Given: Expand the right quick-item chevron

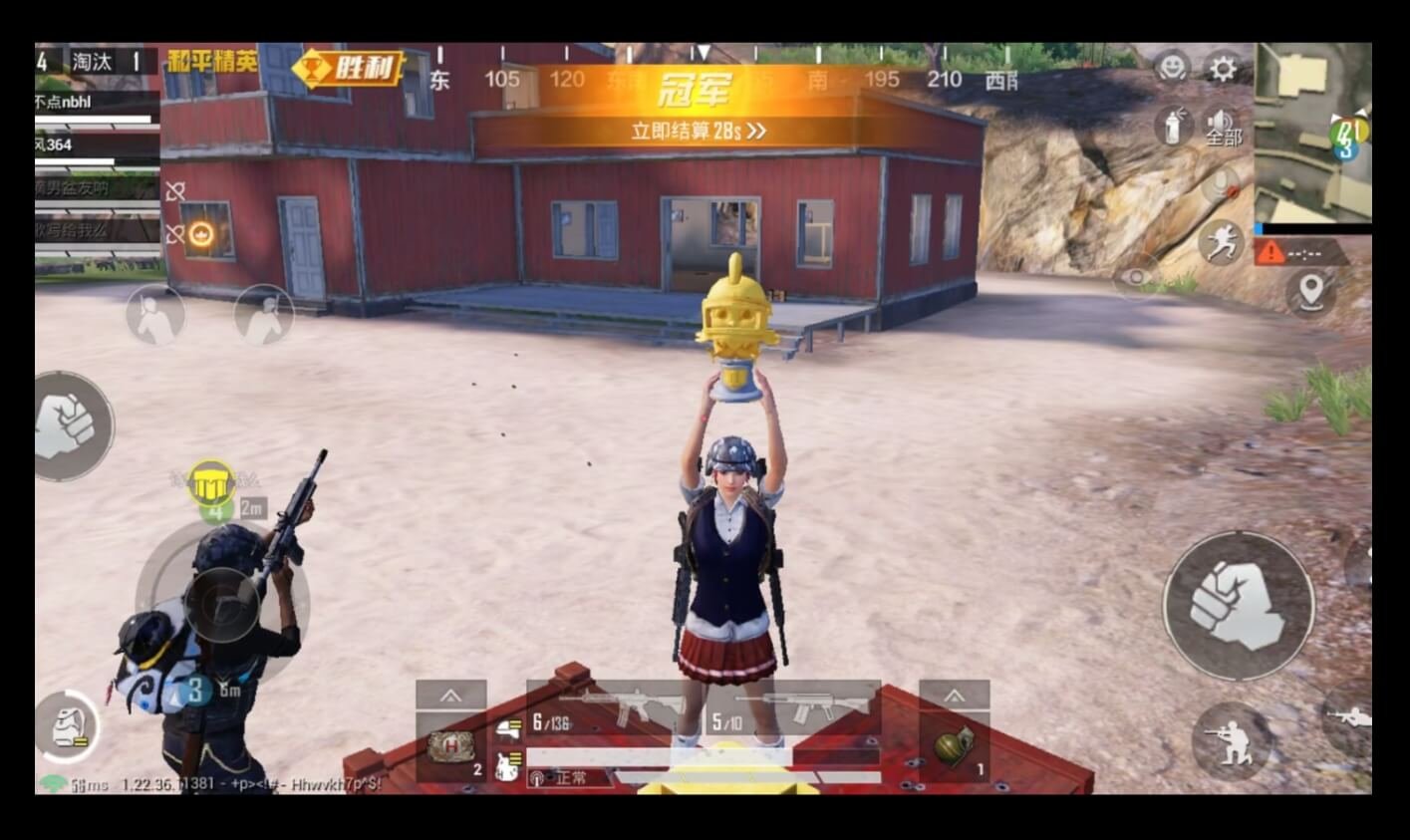Looking at the screenshot, I should coord(953,697).
